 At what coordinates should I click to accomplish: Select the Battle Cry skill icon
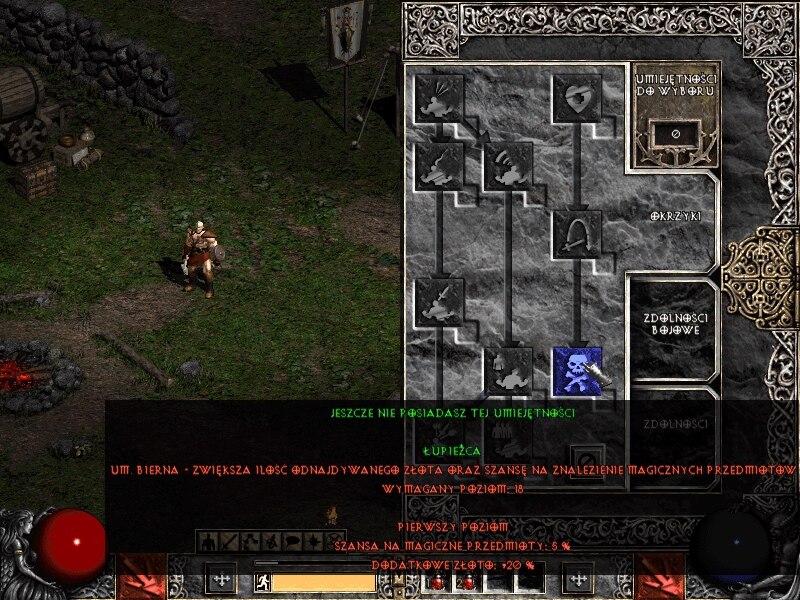(440, 302)
